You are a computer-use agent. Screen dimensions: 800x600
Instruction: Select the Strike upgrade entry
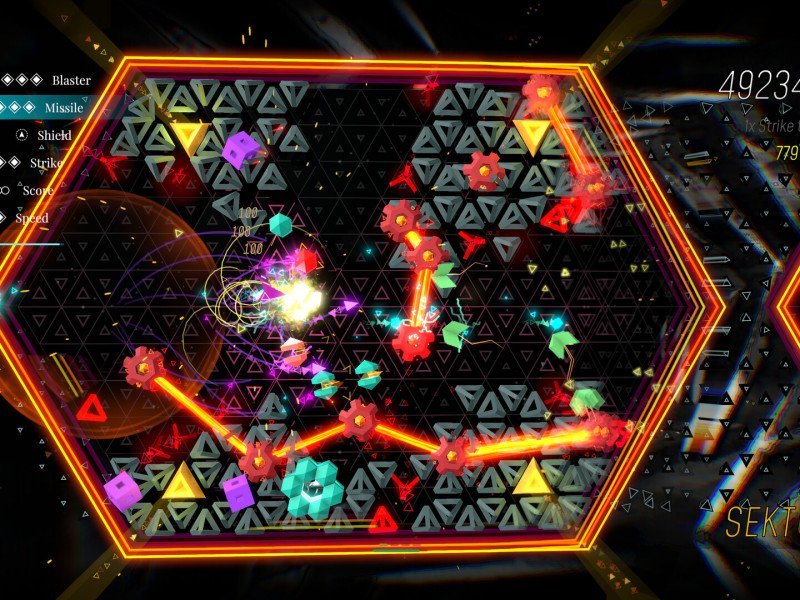pyautogui.click(x=46, y=162)
